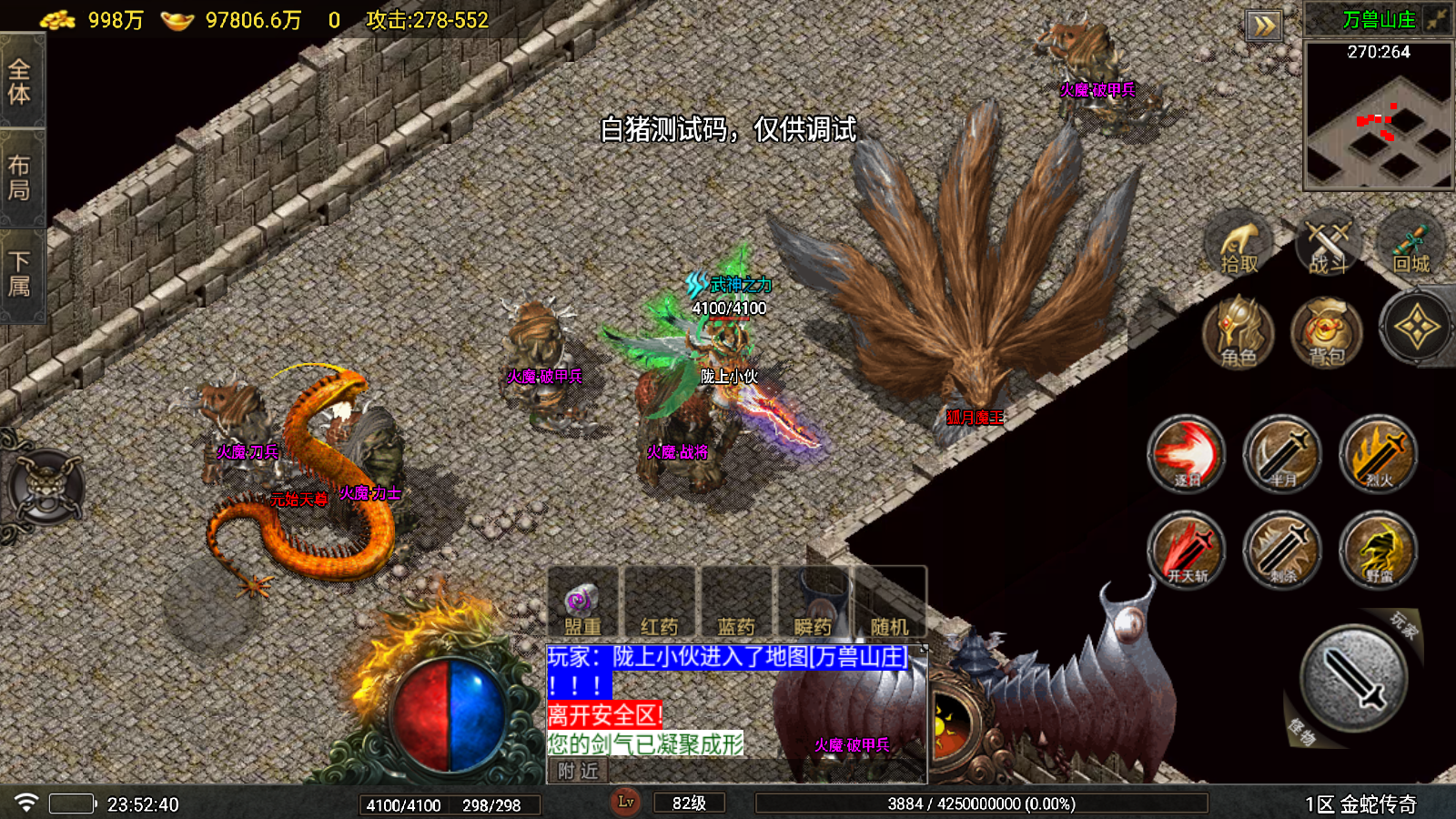Open the 万兽山庄 minimap
Image resolution: width=1456 pixels, height=819 pixels.
tap(1378, 116)
